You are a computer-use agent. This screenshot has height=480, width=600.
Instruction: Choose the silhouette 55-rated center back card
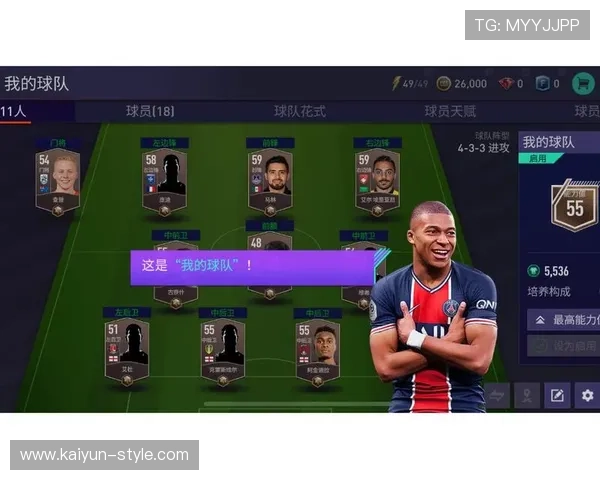(222, 349)
